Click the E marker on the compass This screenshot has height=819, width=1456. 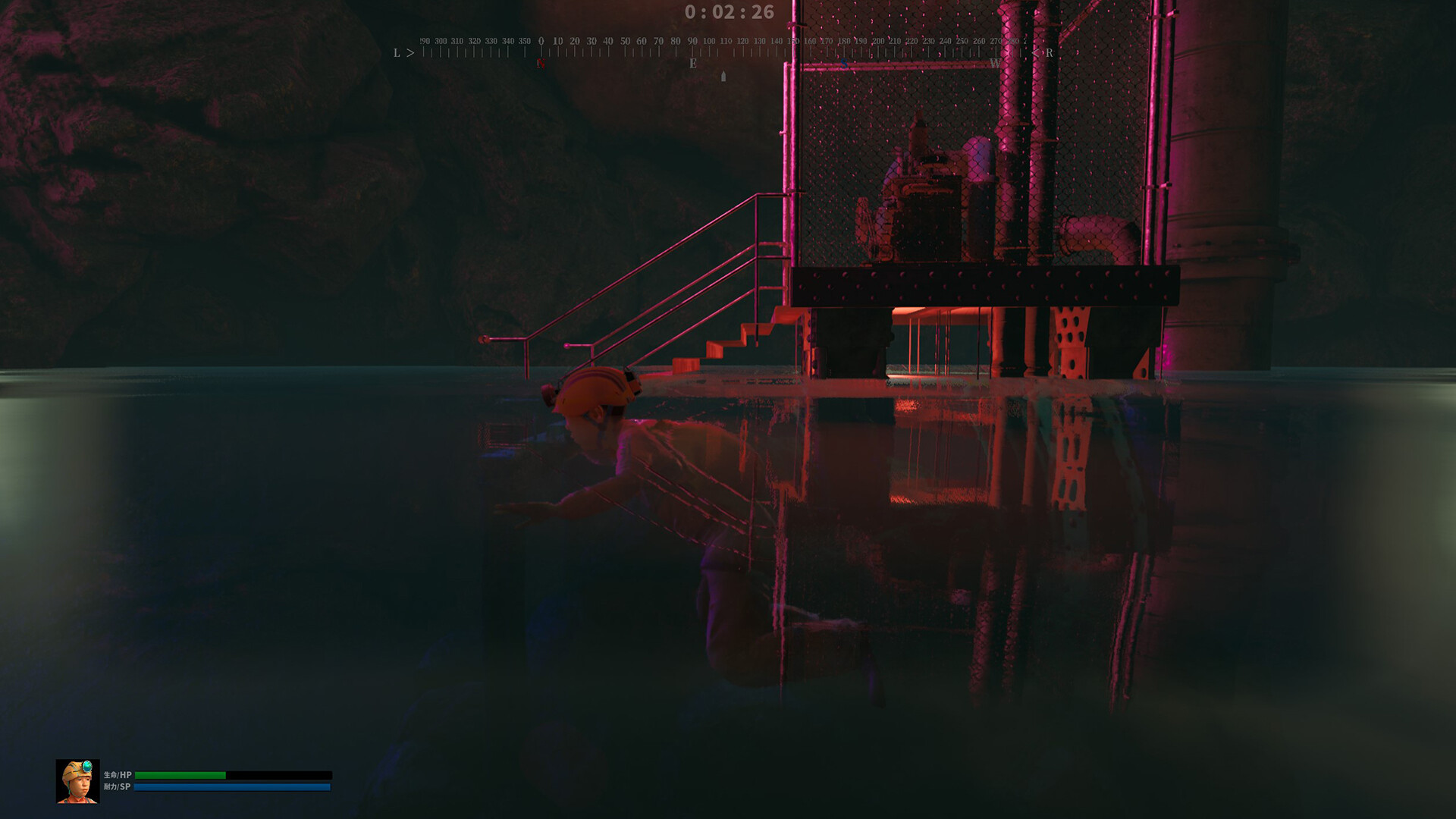(x=693, y=62)
